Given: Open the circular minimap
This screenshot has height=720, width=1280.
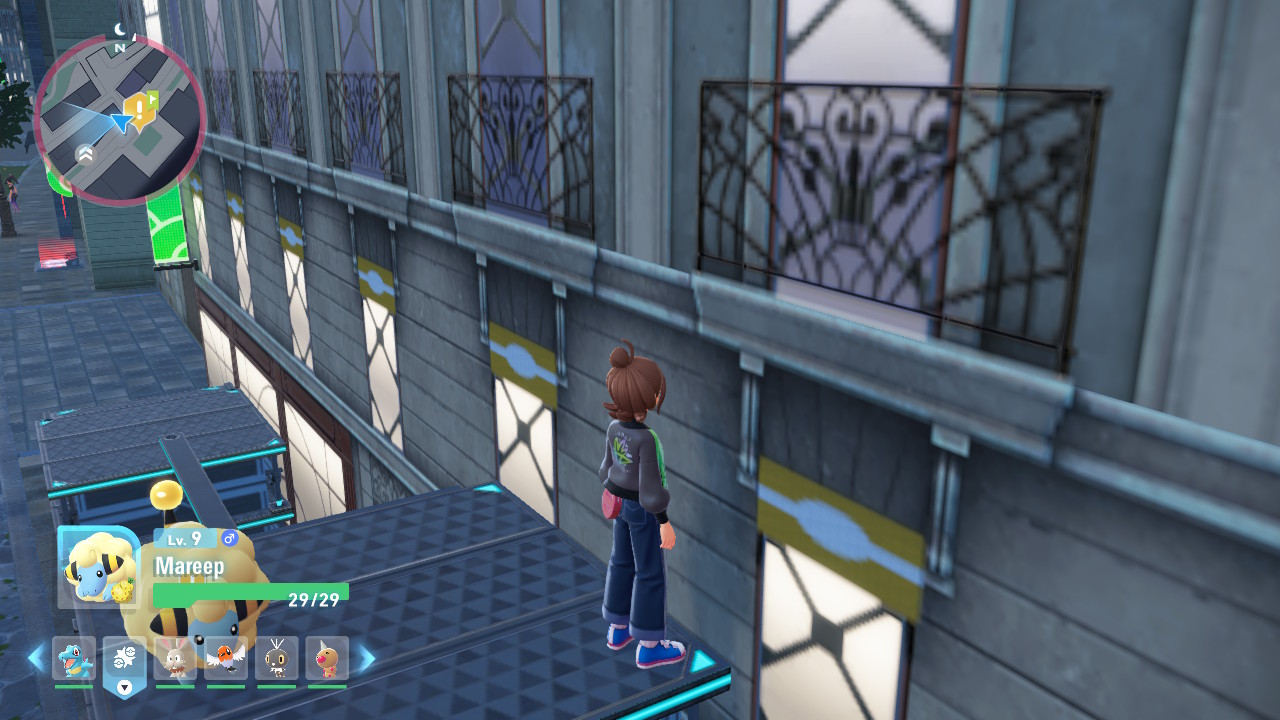Looking at the screenshot, I should click(x=120, y=120).
